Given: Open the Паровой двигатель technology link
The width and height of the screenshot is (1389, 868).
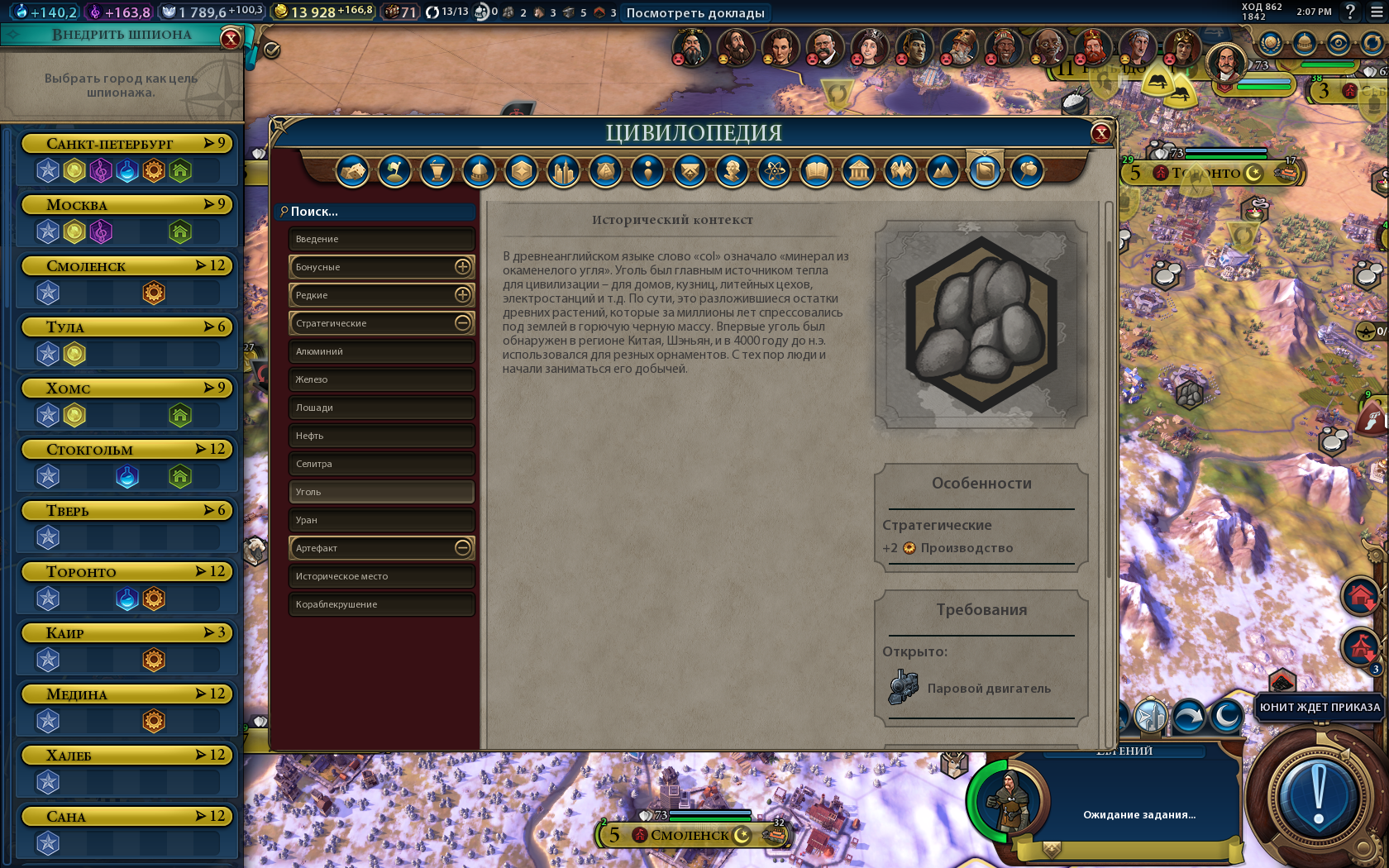Looking at the screenshot, I should point(988,689).
